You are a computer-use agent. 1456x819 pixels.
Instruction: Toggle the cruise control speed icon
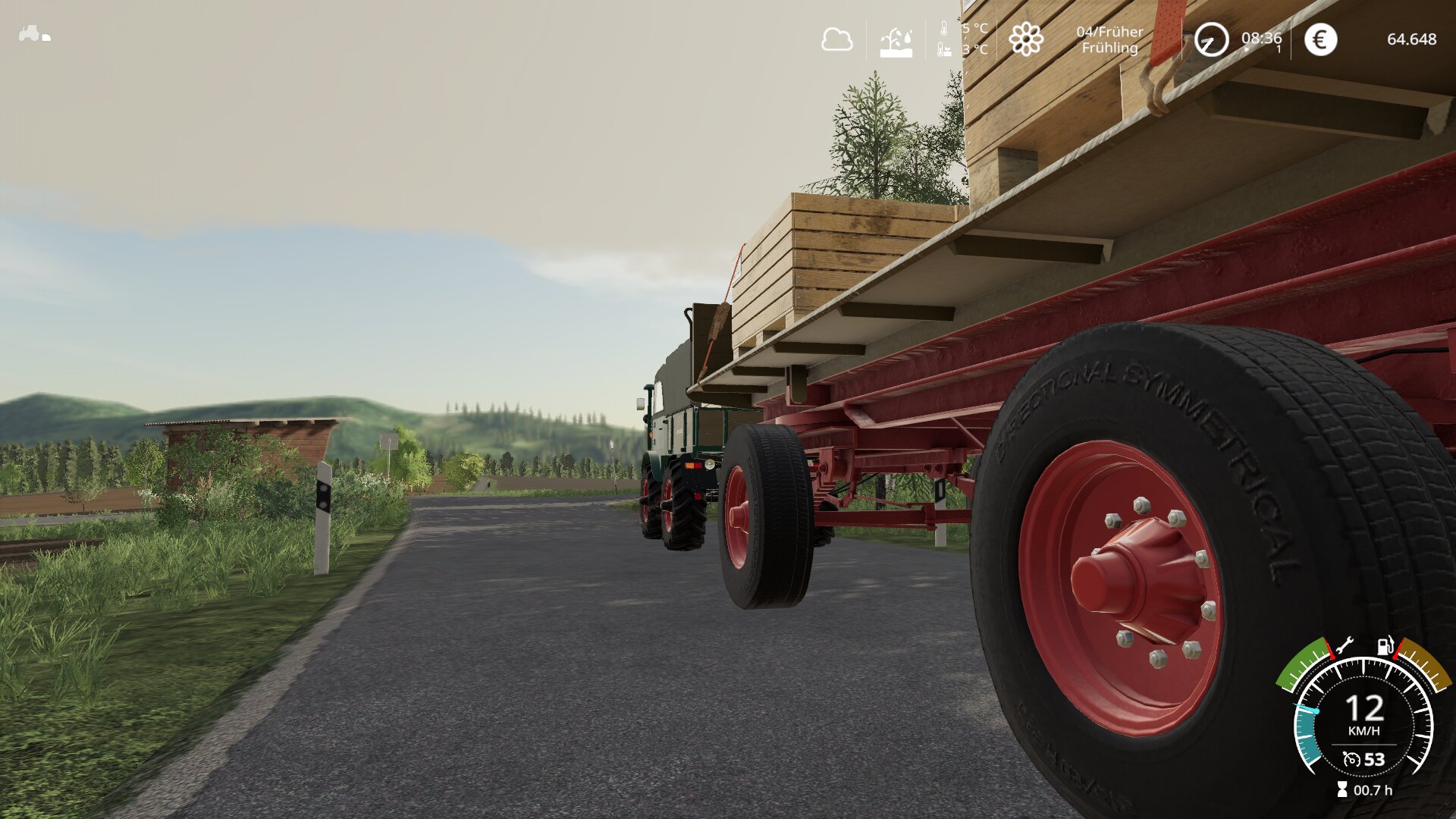pos(1351,759)
